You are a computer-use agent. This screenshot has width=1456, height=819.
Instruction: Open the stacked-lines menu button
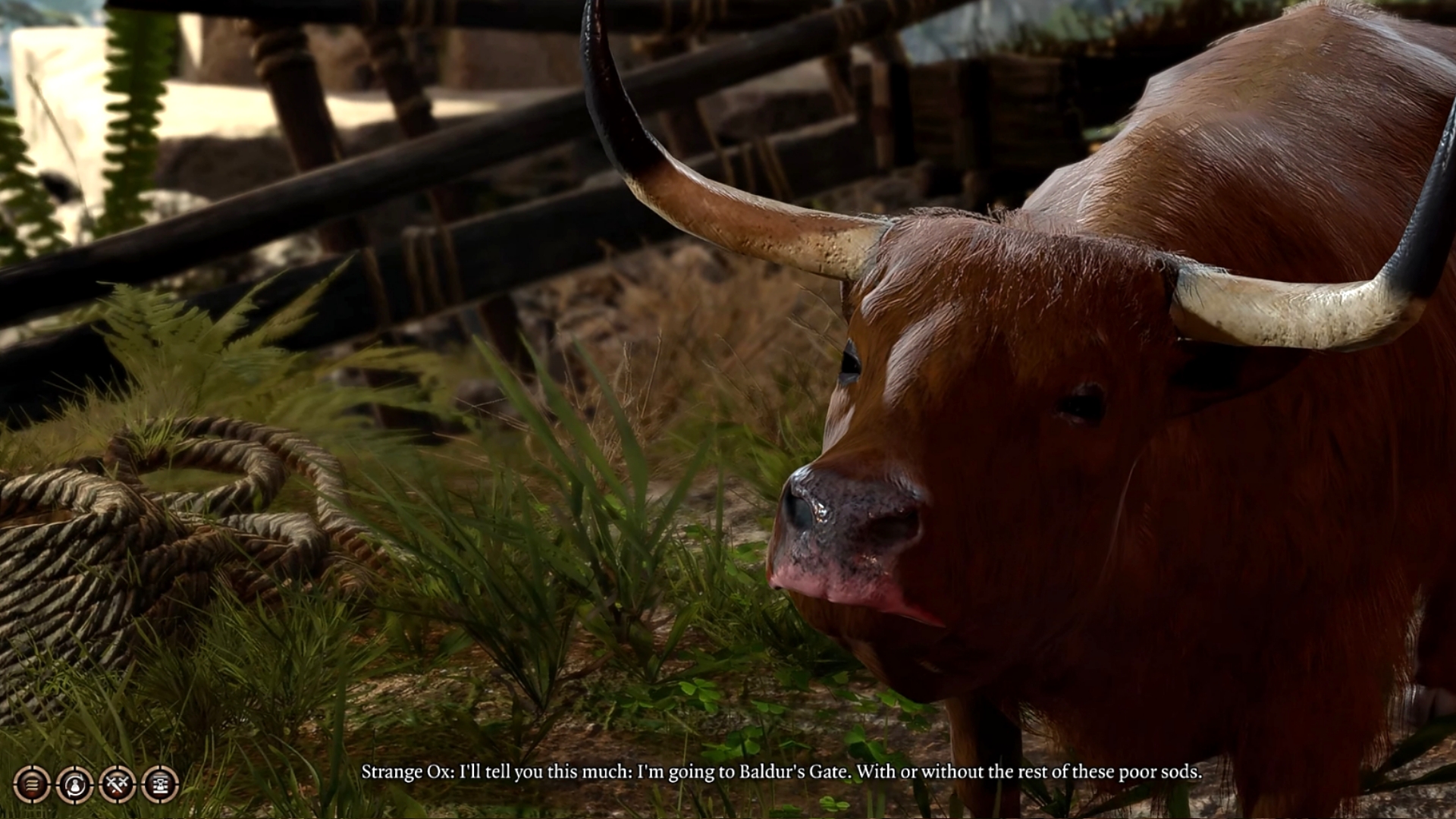coord(32,784)
